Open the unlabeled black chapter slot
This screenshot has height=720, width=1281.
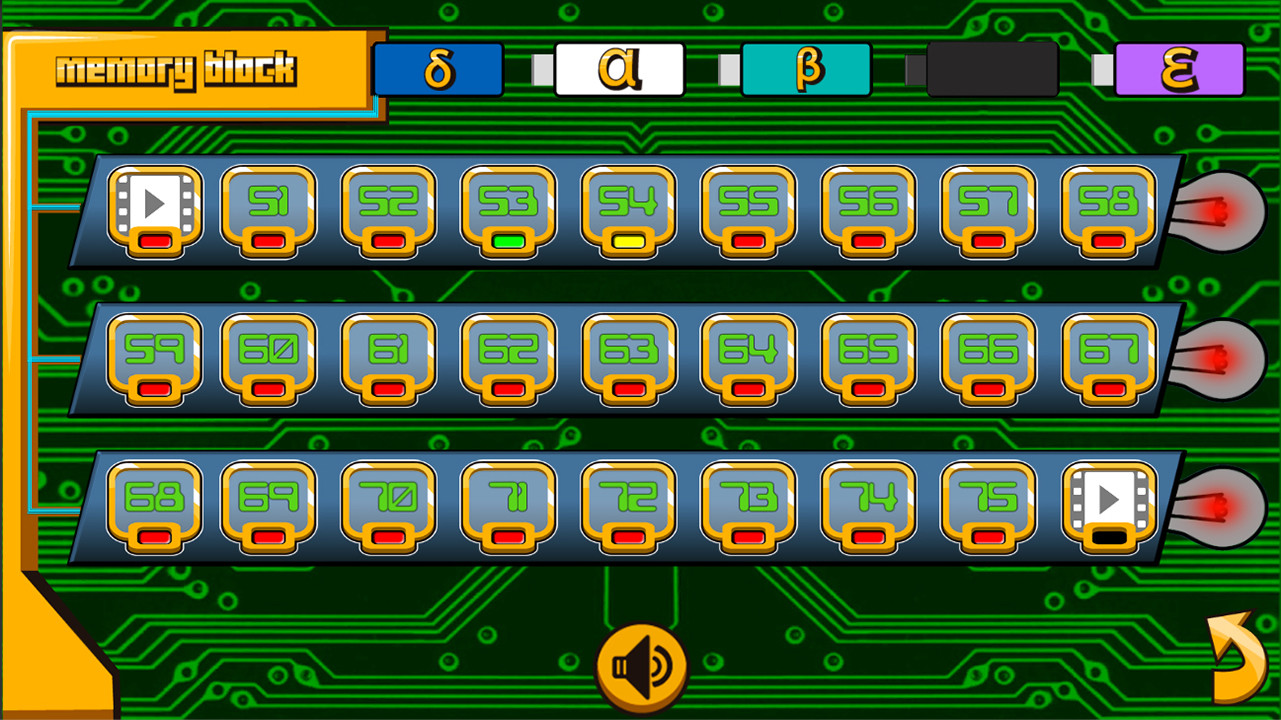(x=993, y=68)
